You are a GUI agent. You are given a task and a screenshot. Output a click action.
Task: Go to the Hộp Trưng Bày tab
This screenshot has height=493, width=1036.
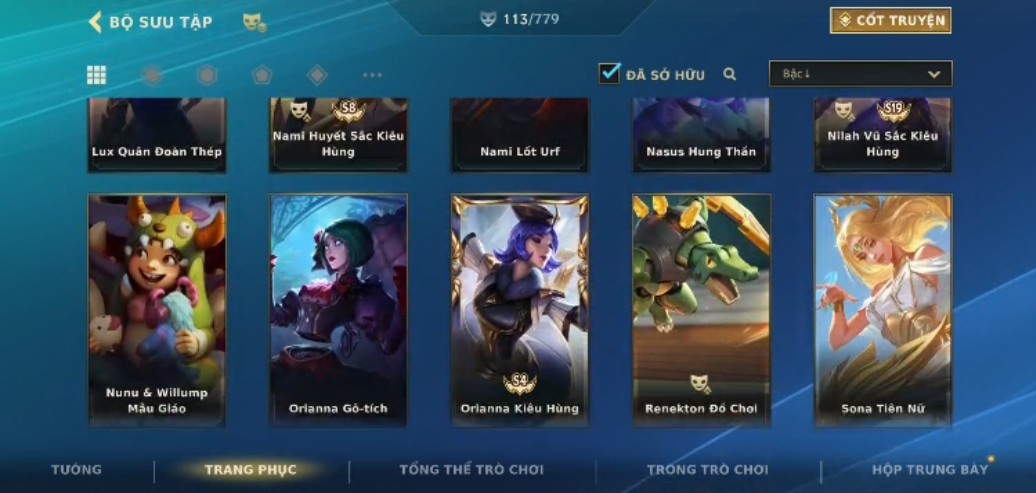point(929,470)
